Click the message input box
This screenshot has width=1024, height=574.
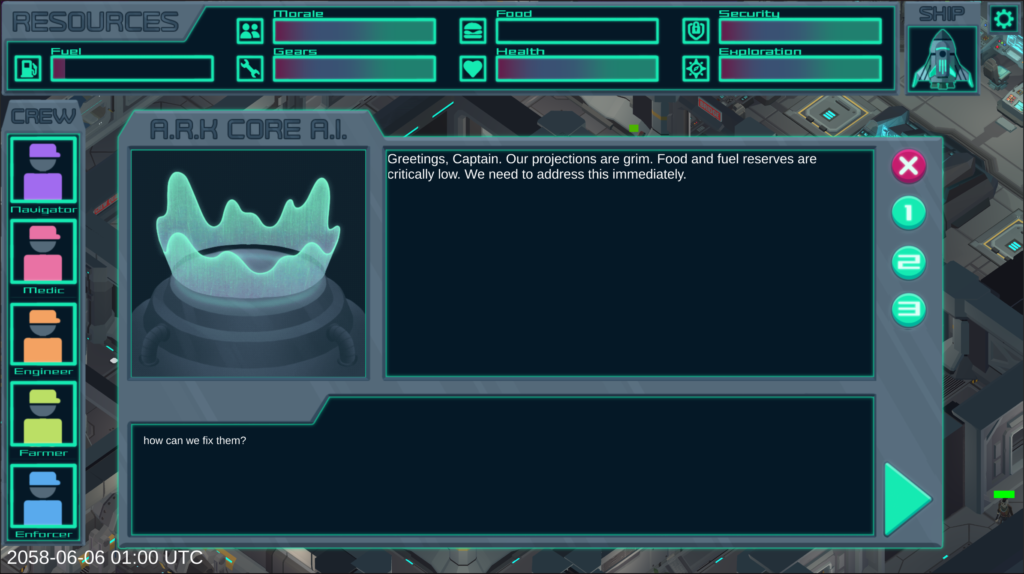[x=502, y=465]
